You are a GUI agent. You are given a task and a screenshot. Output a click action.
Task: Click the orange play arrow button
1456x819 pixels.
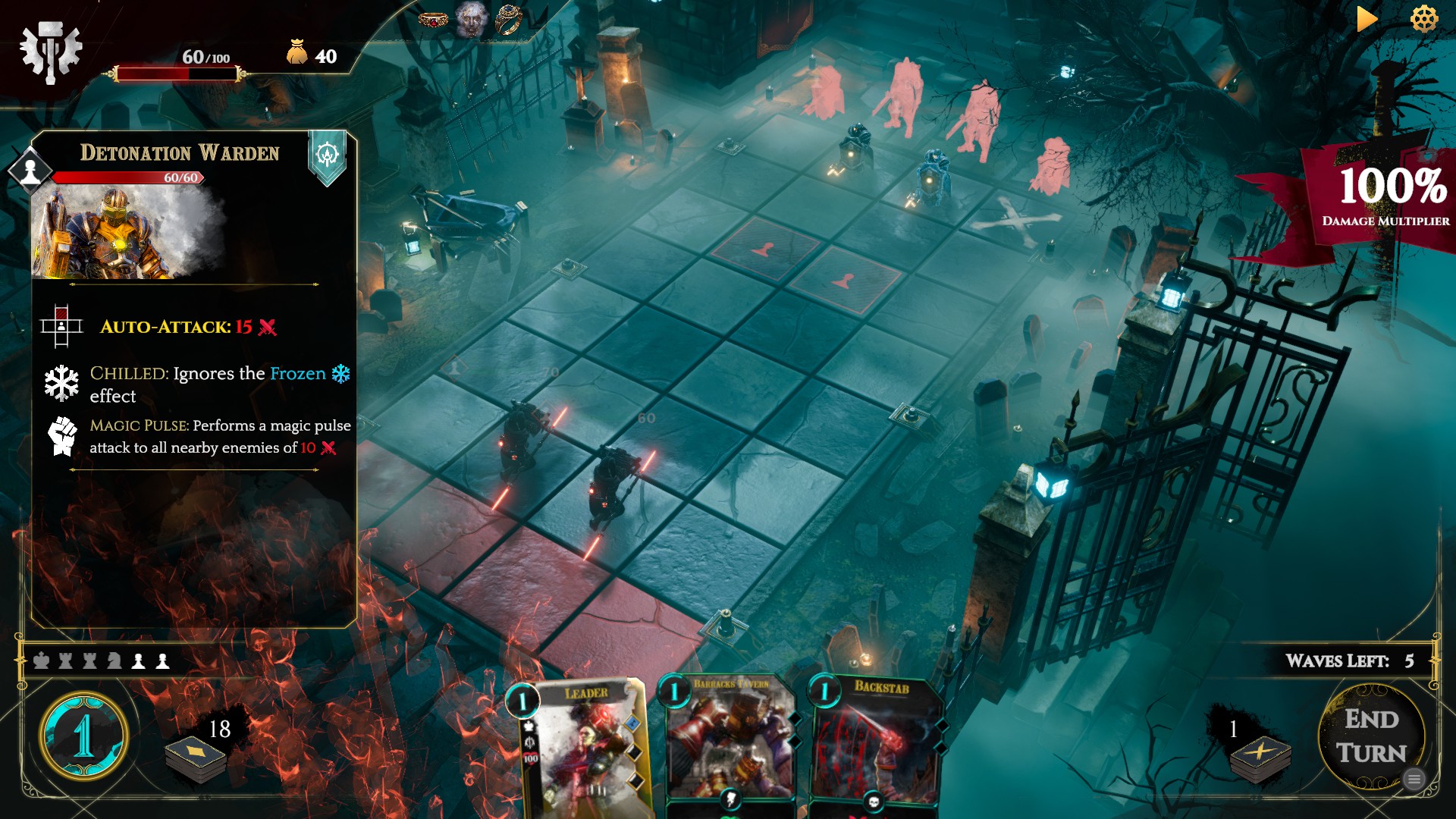1366,19
